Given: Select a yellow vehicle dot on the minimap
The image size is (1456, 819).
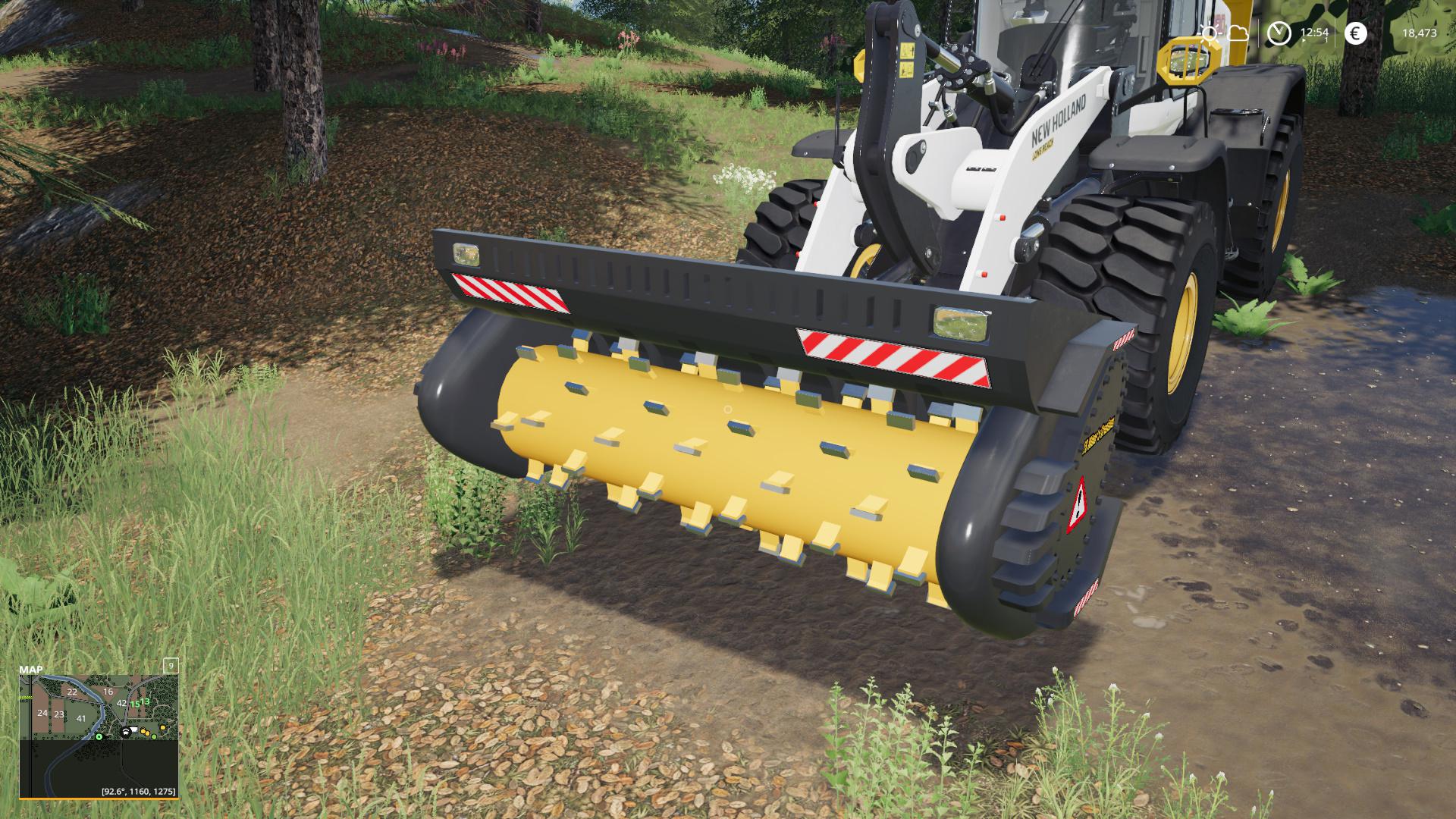Looking at the screenshot, I should (143, 731).
